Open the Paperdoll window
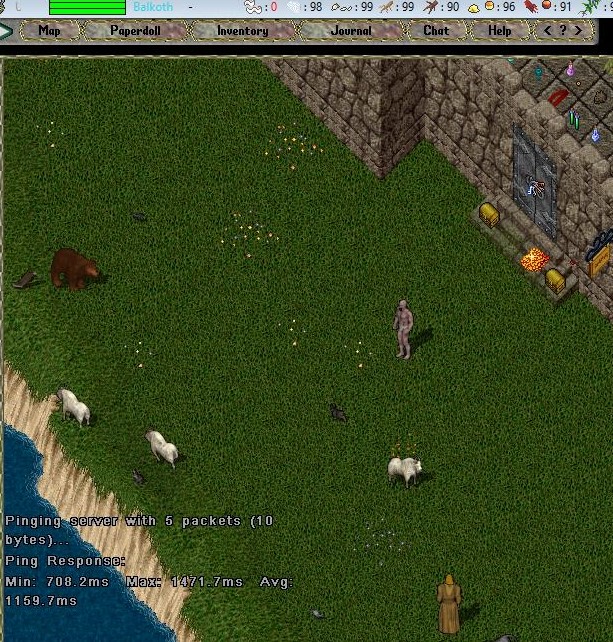Image resolution: width=613 pixels, height=642 pixels. [x=133, y=31]
